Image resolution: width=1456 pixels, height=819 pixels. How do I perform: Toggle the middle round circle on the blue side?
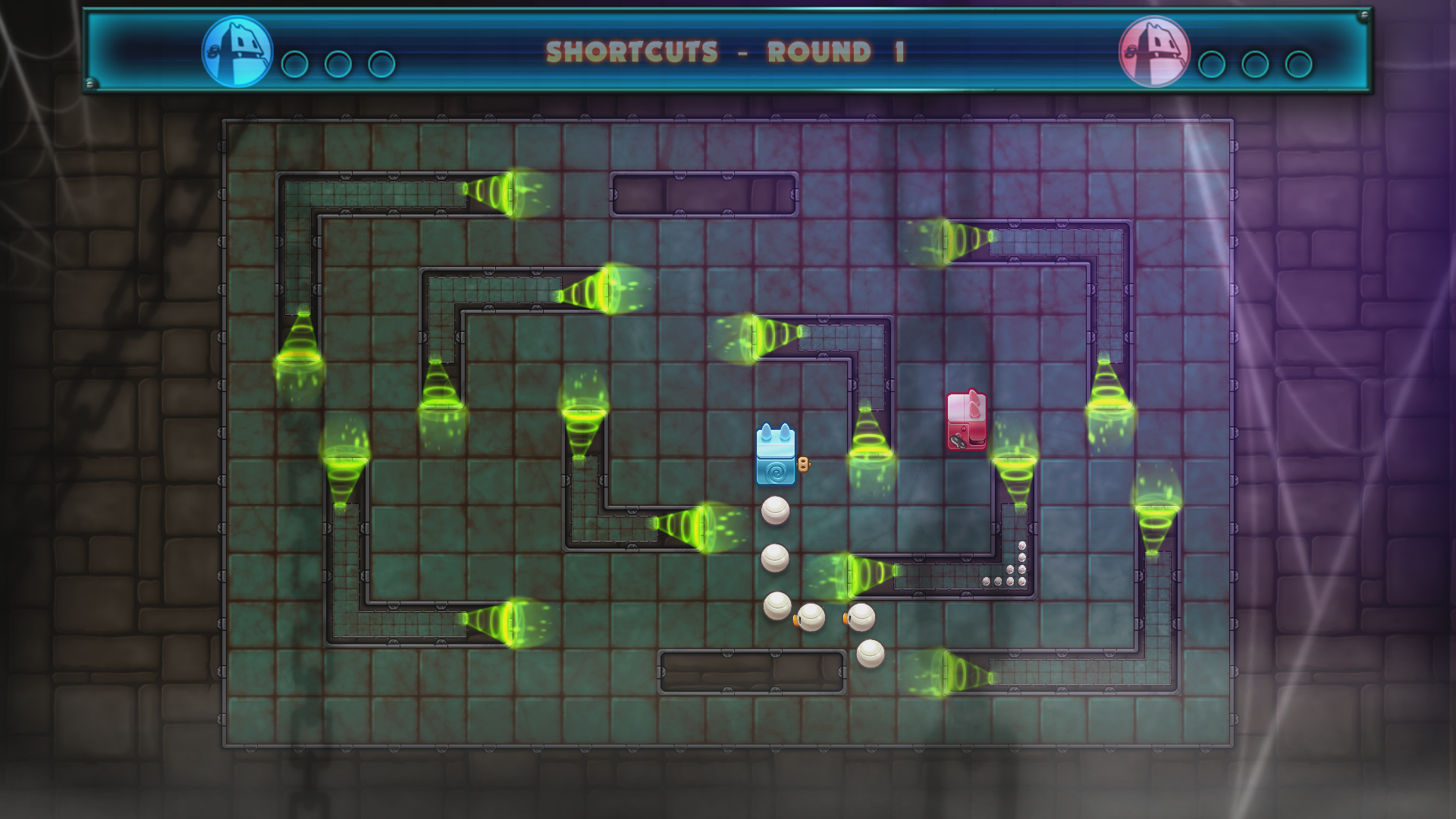click(339, 64)
